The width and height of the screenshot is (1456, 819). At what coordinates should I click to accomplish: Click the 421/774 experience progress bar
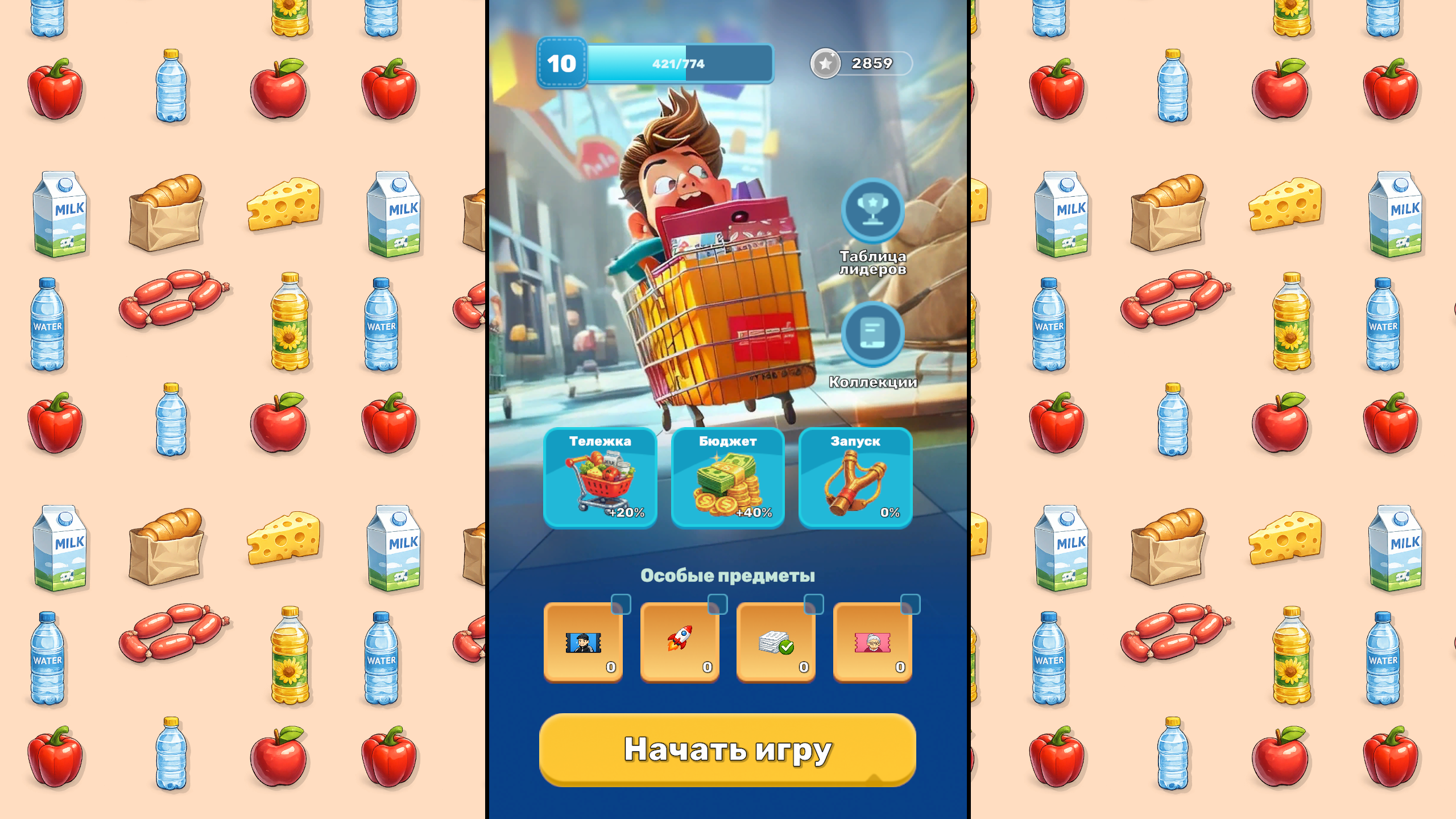pyautogui.click(x=677, y=64)
